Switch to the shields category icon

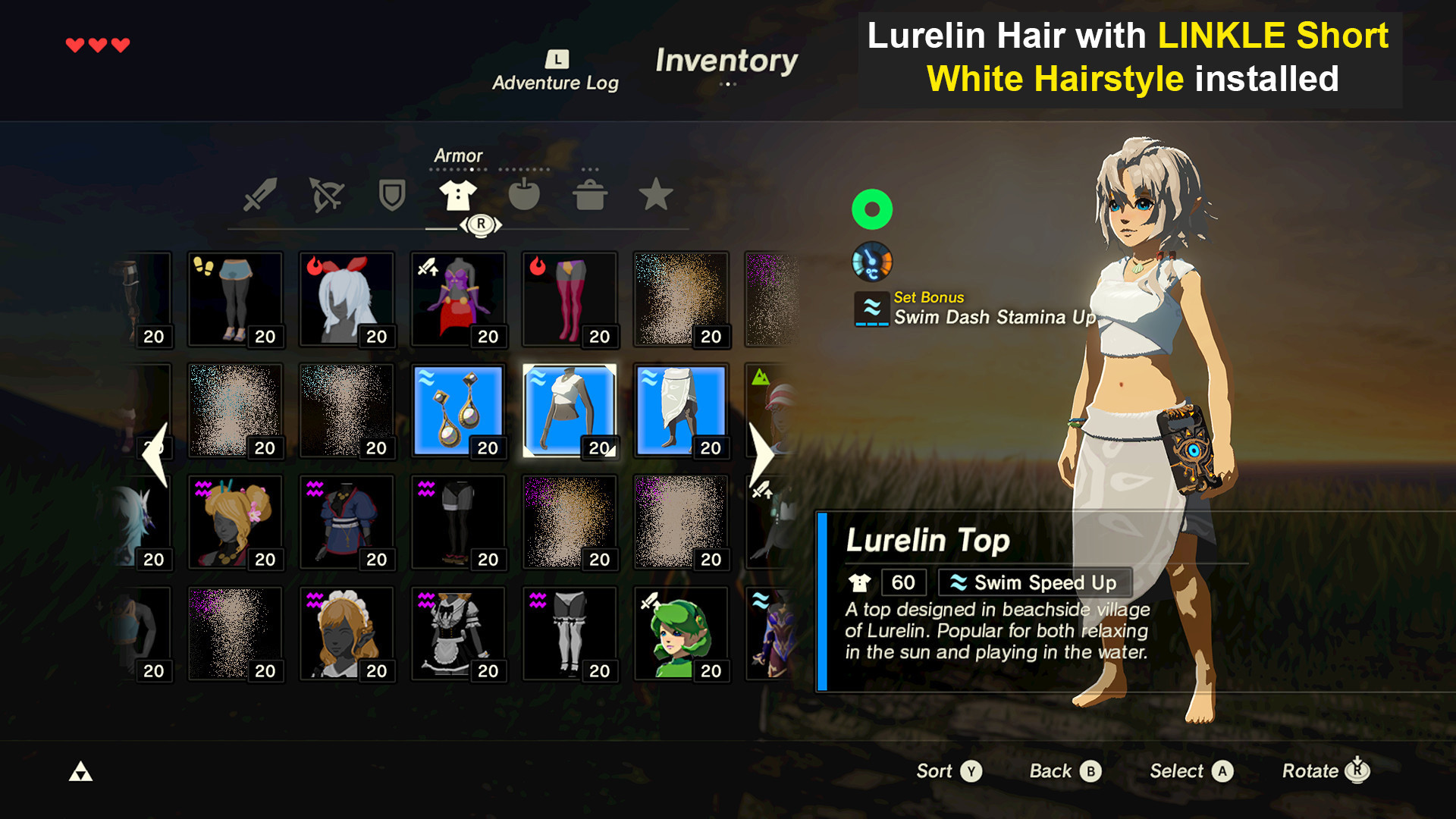391,195
